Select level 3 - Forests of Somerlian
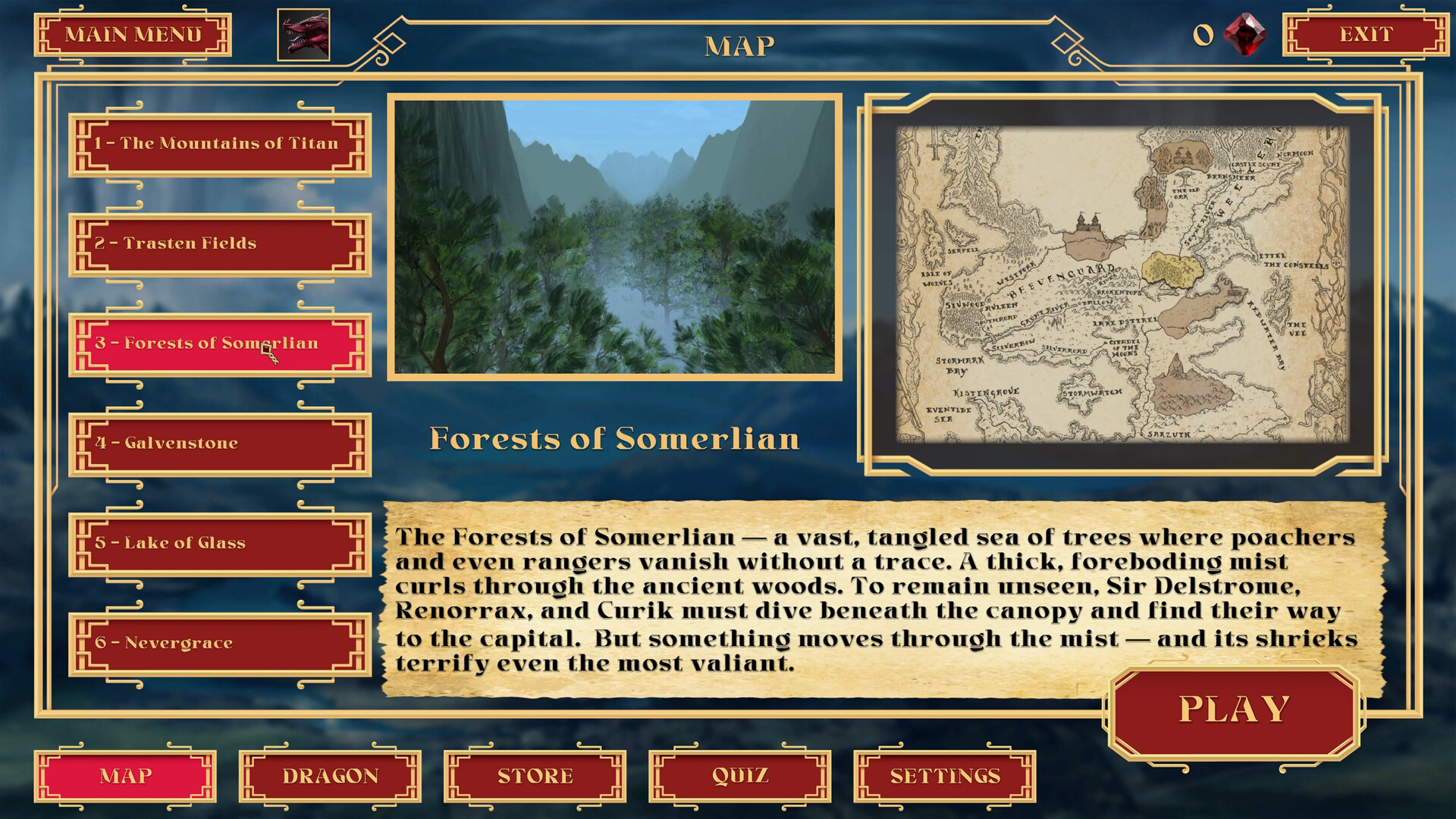Image resolution: width=1456 pixels, height=819 pixels. pos(216,344)
